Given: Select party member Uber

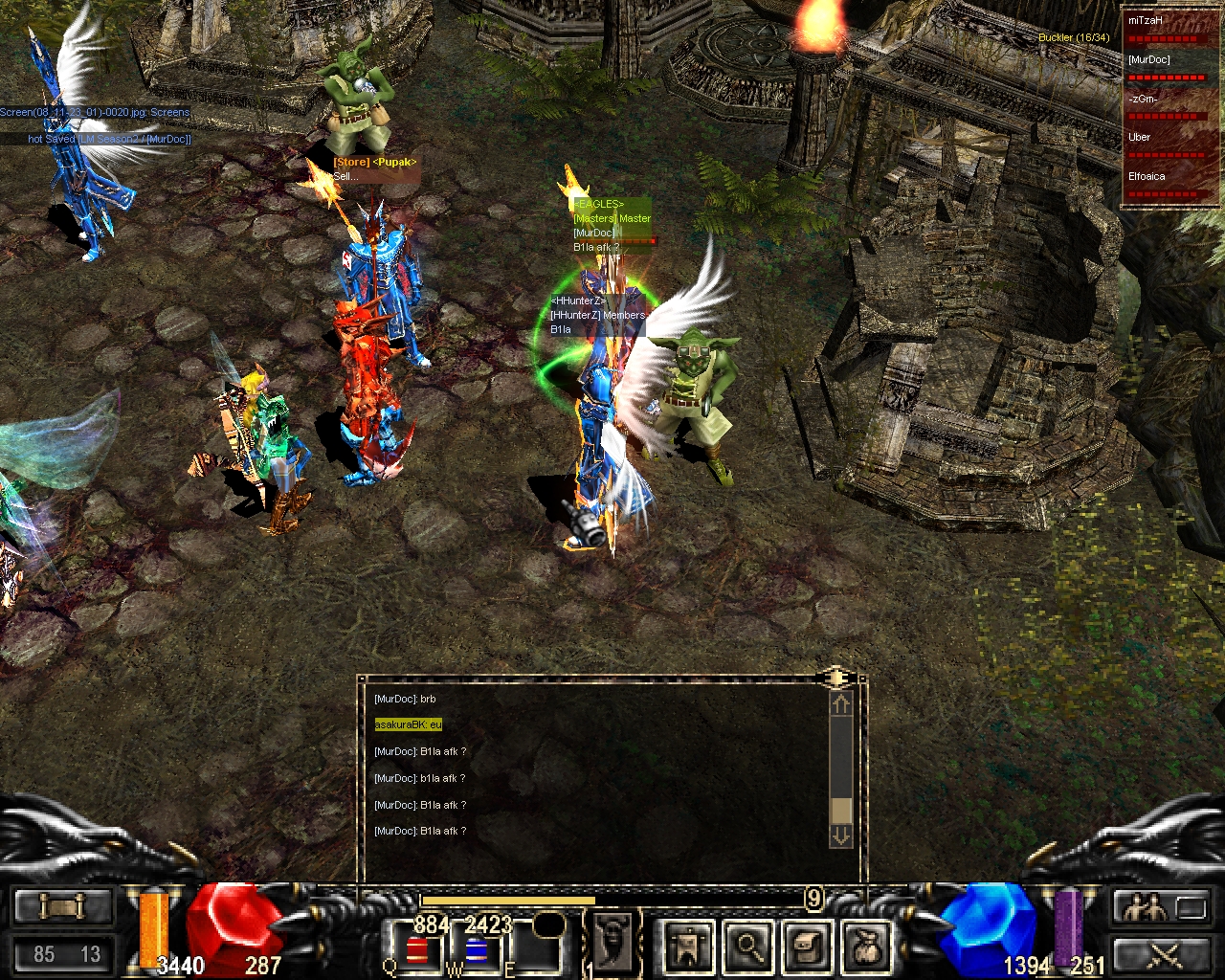Looking at the screenshot, I should click(1163, 144).
